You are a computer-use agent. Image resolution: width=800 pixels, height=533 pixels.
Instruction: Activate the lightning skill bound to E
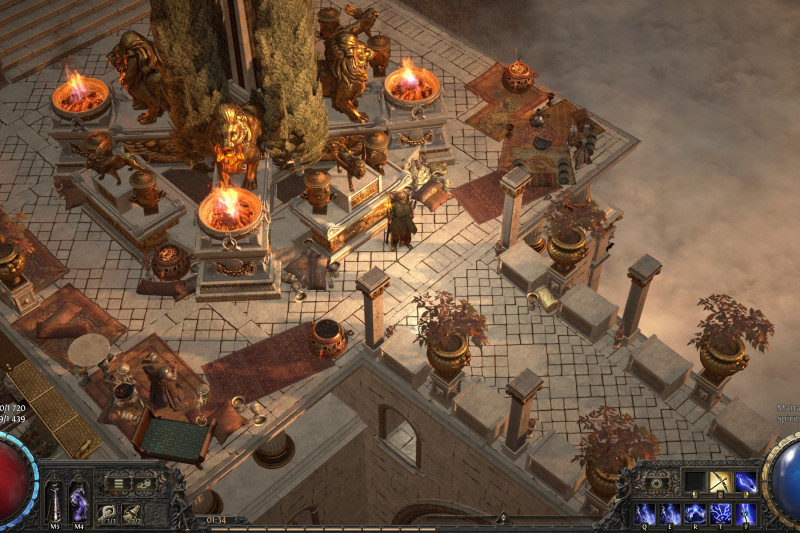[x=669, y=513]
